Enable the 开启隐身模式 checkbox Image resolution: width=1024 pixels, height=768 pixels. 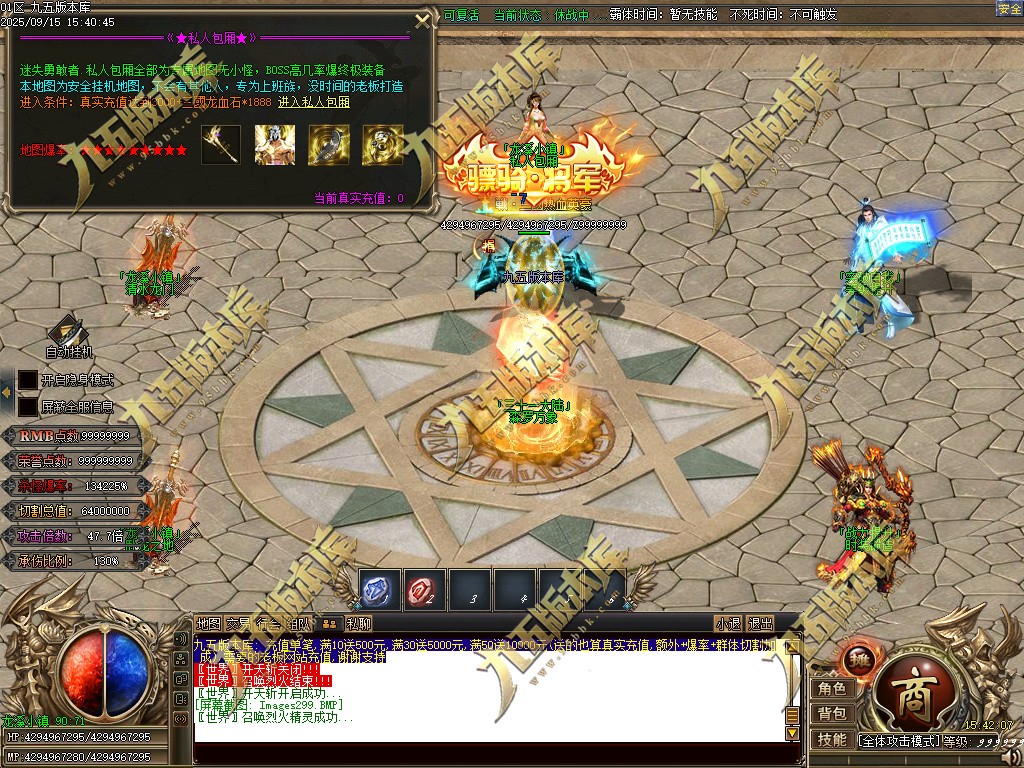coord(28,381)
